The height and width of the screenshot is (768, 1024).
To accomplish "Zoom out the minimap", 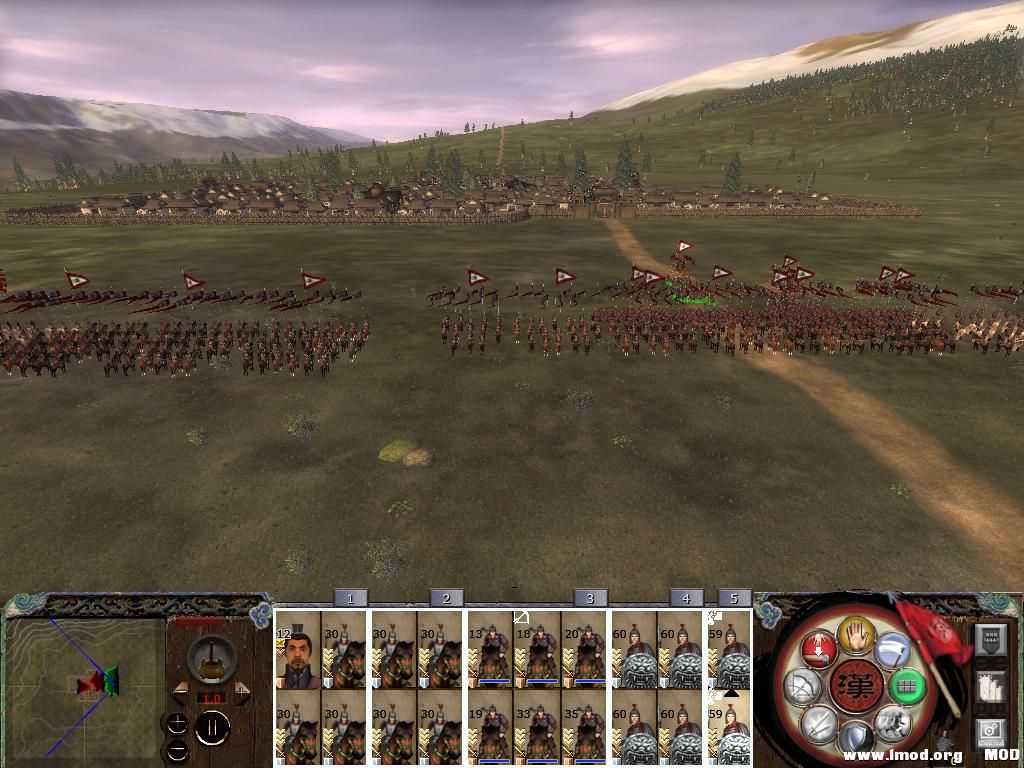I will point(177,748).
